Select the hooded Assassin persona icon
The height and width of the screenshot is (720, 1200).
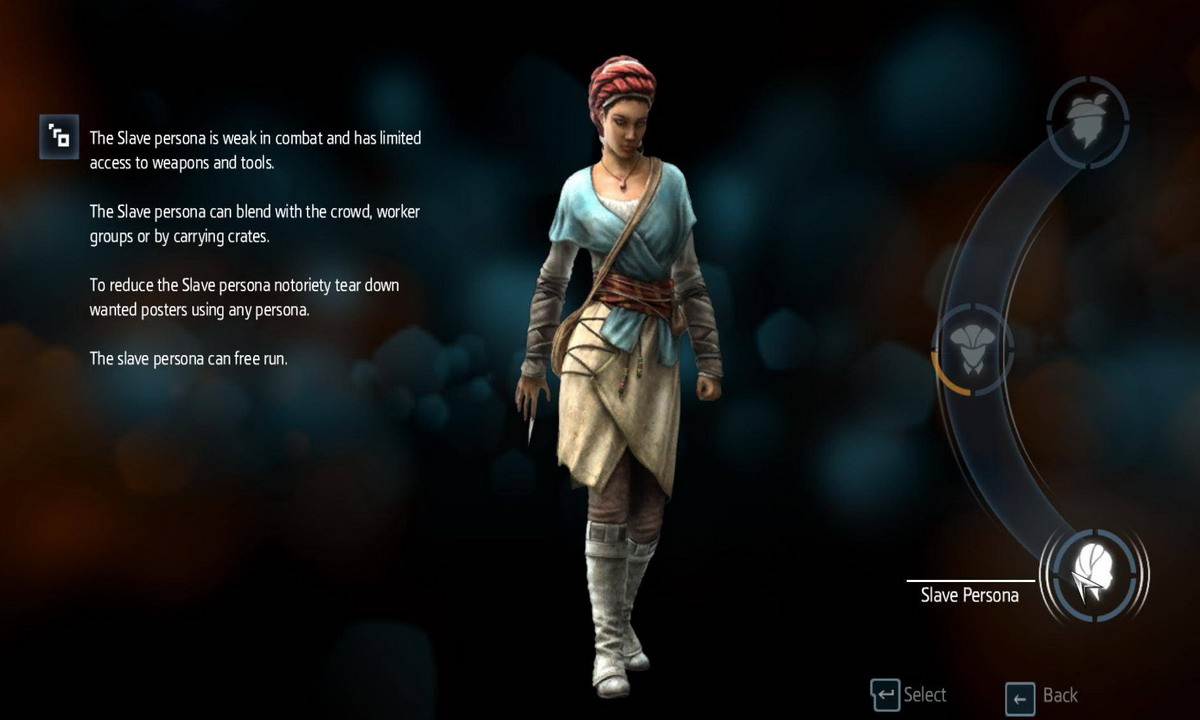click(972, 348)
